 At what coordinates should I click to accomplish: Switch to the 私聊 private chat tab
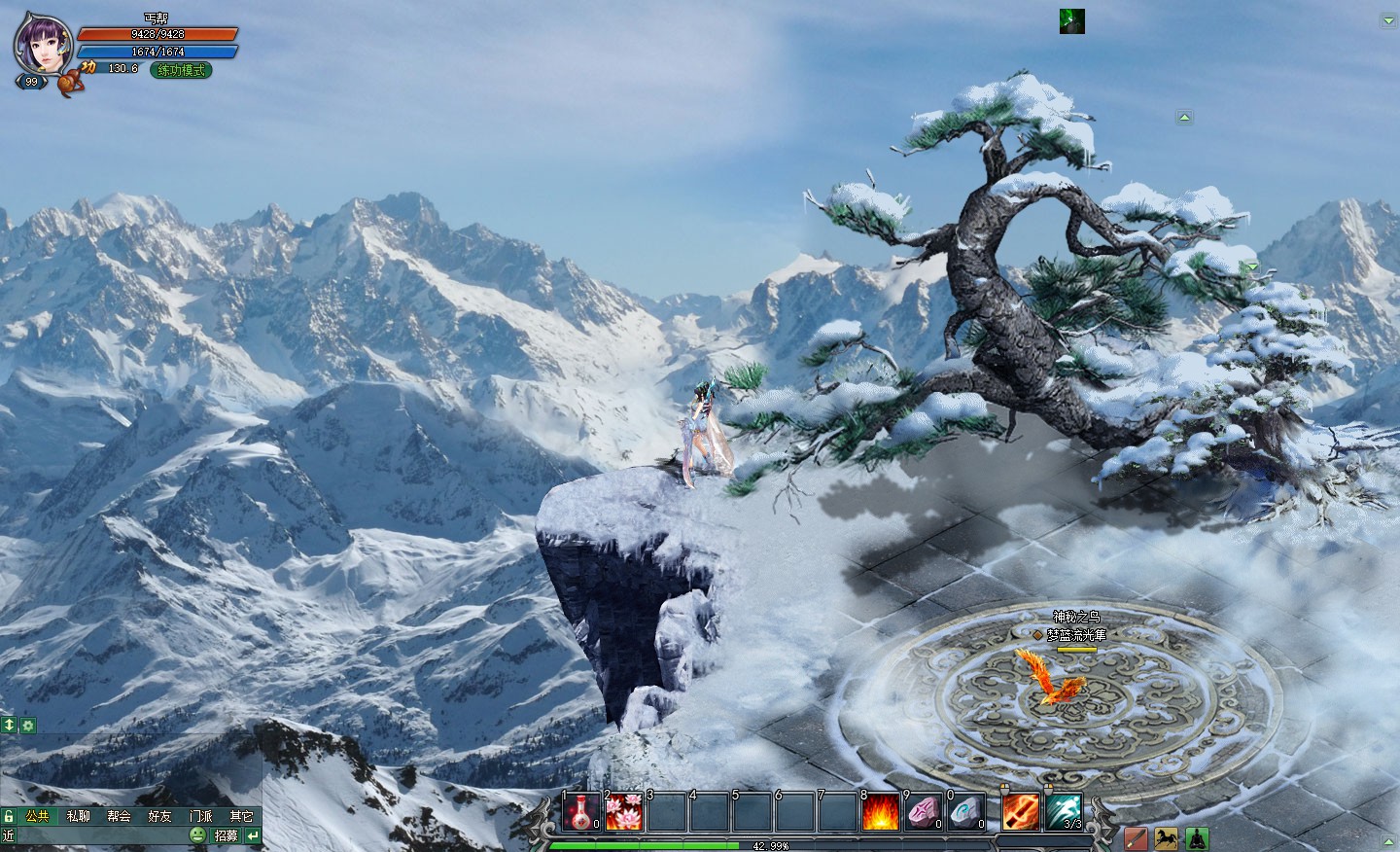[78, 817]
